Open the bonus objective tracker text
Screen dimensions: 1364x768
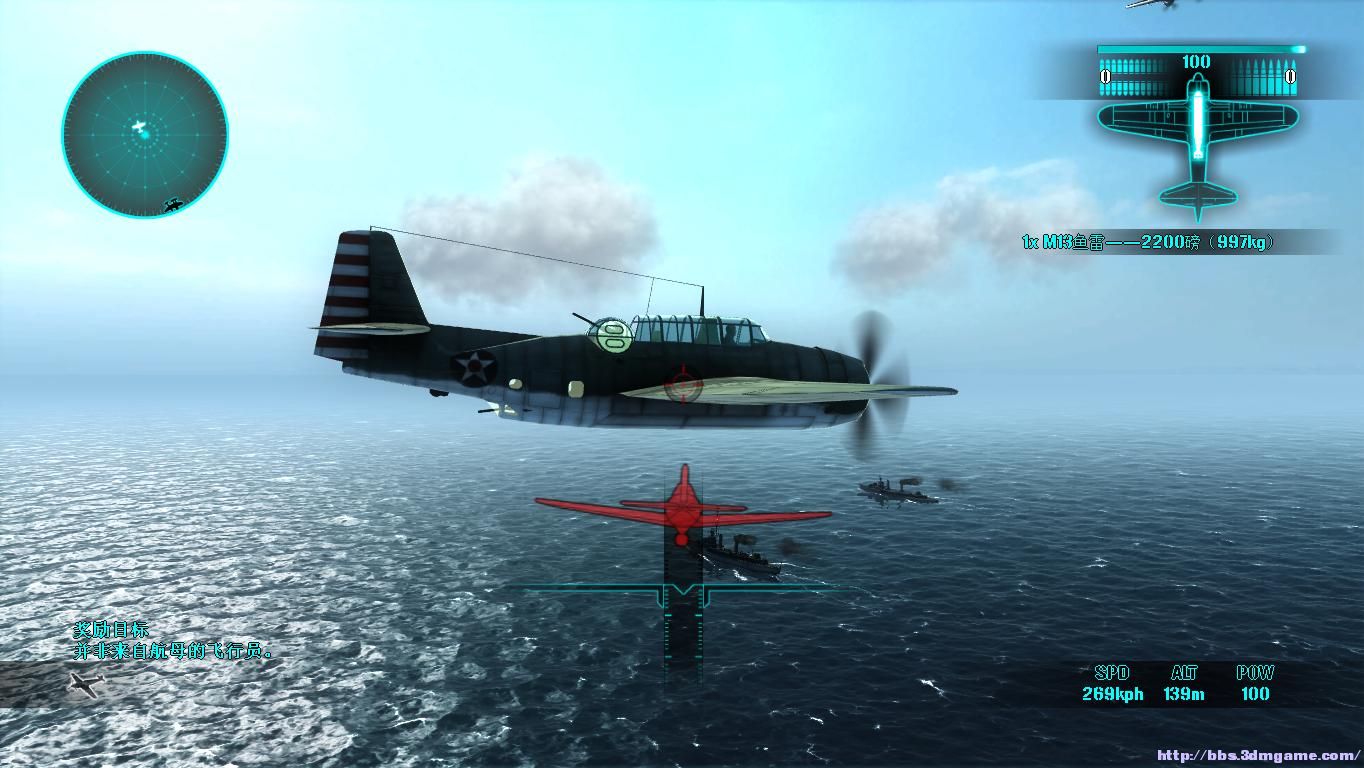pos(172,641)
